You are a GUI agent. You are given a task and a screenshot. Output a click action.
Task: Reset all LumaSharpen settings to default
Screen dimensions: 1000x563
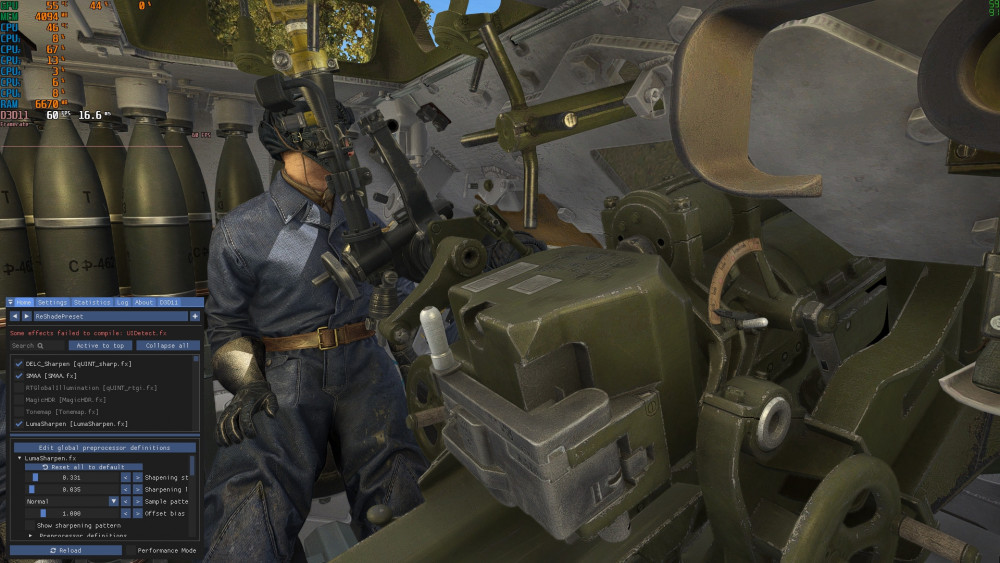83,467
